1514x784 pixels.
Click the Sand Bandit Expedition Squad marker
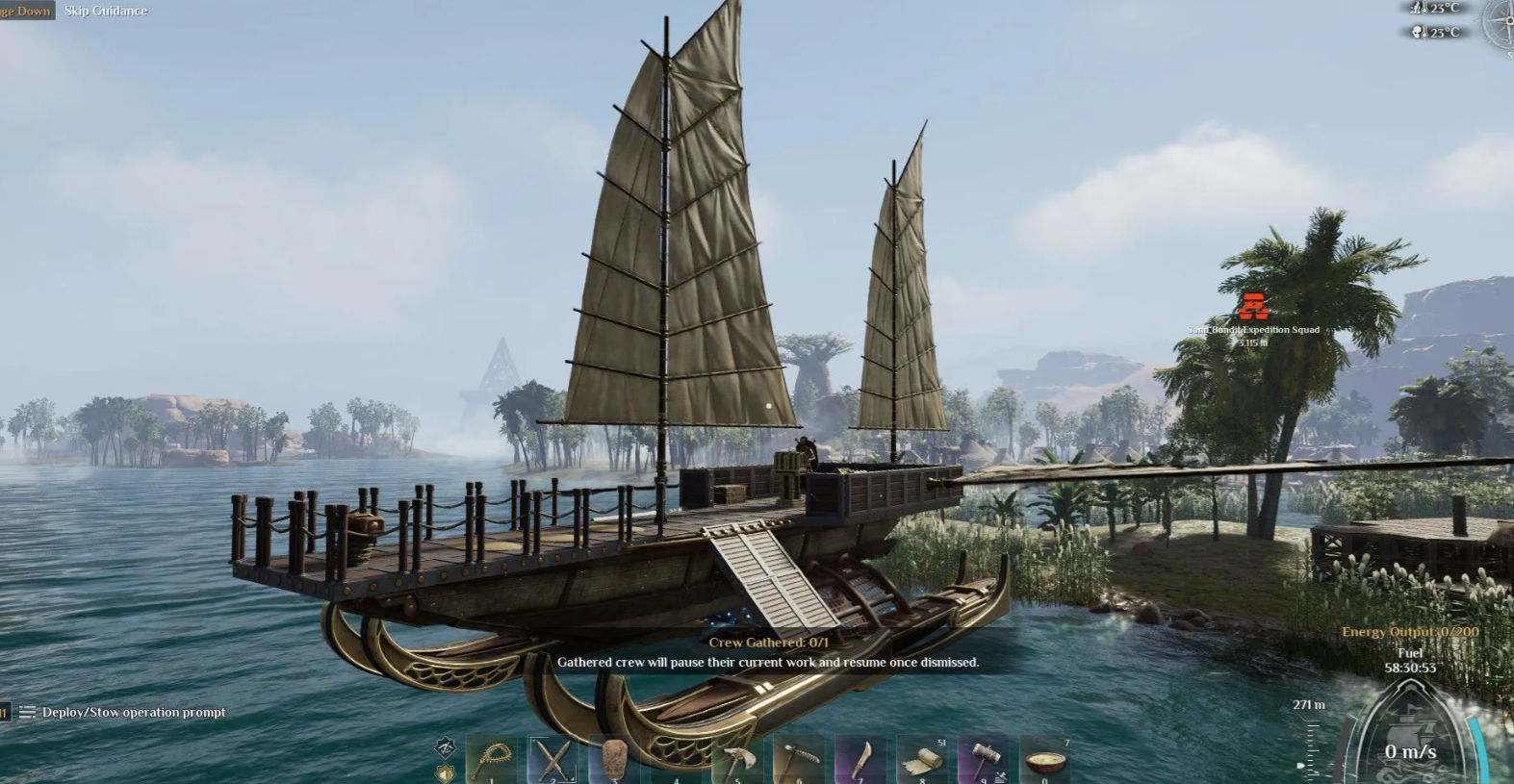1252,307
